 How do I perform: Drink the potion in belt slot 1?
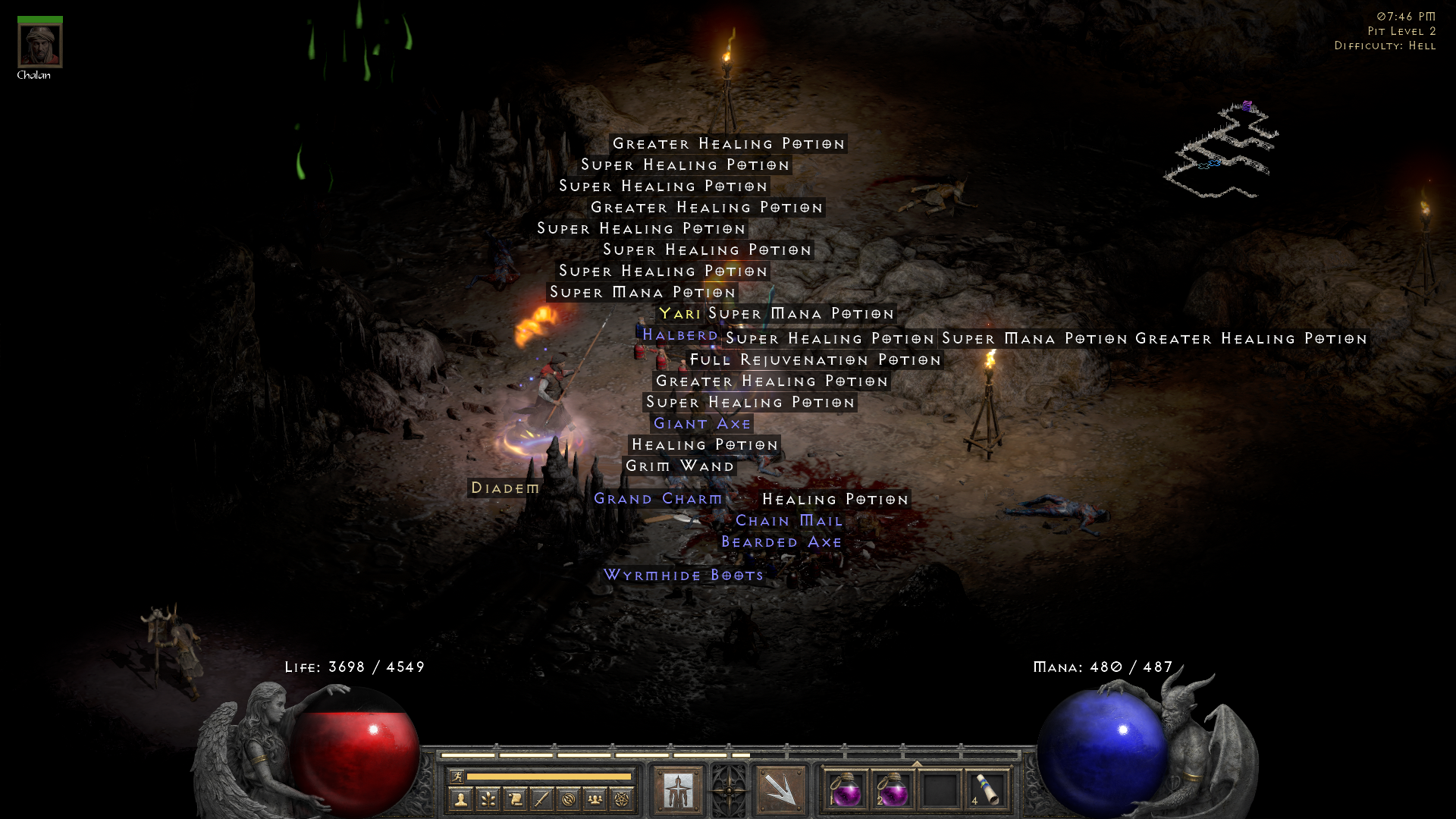pyautogui.click(x=847, y=792)
